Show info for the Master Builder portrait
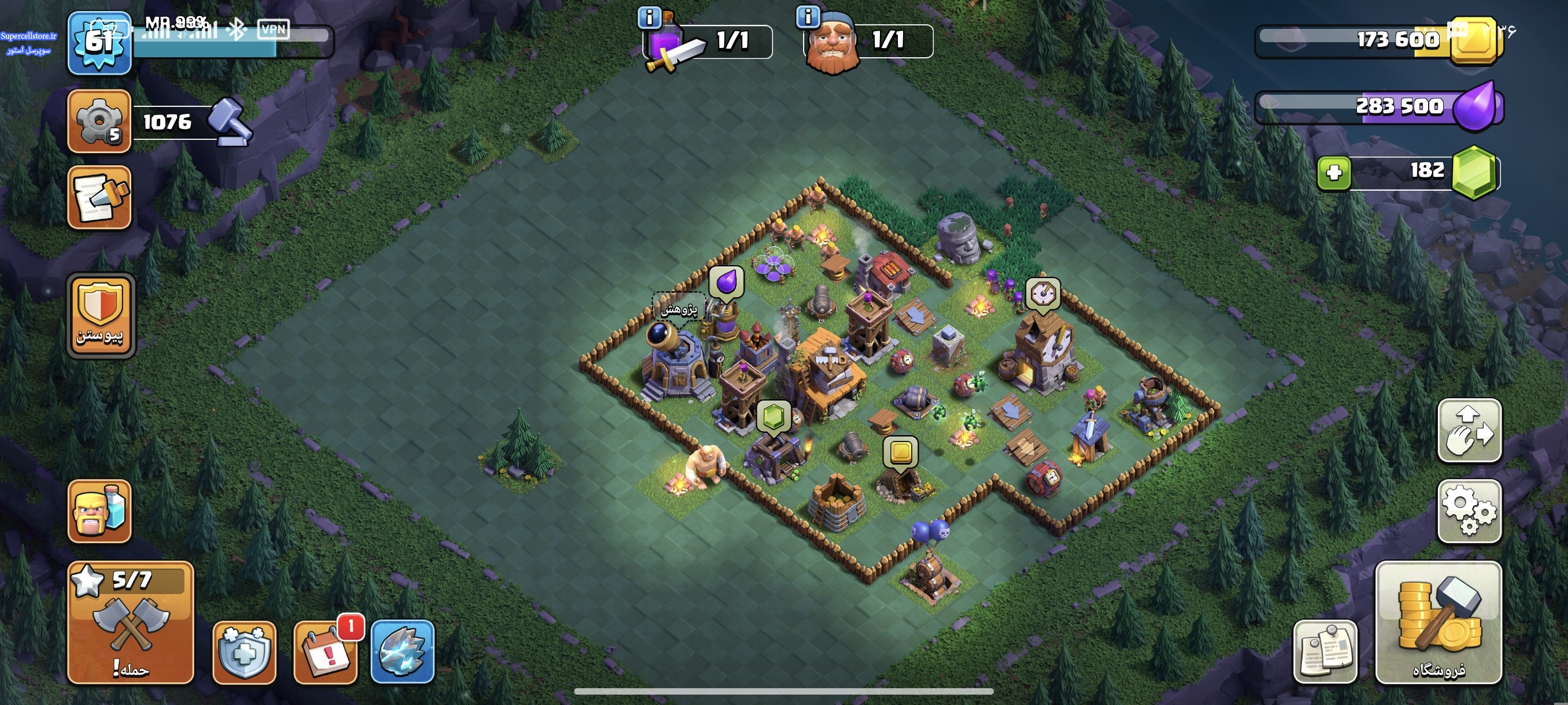 pos(808,17)
